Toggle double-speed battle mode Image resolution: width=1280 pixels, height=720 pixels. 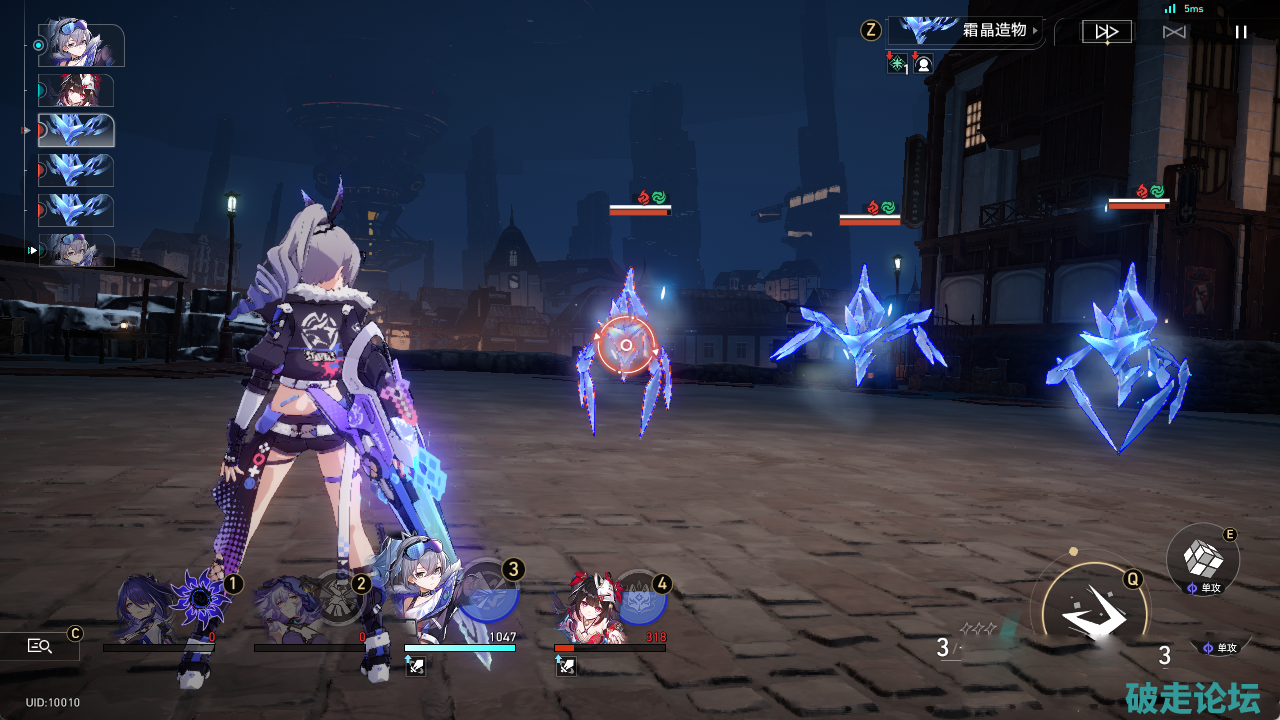tap(1107, 32)
